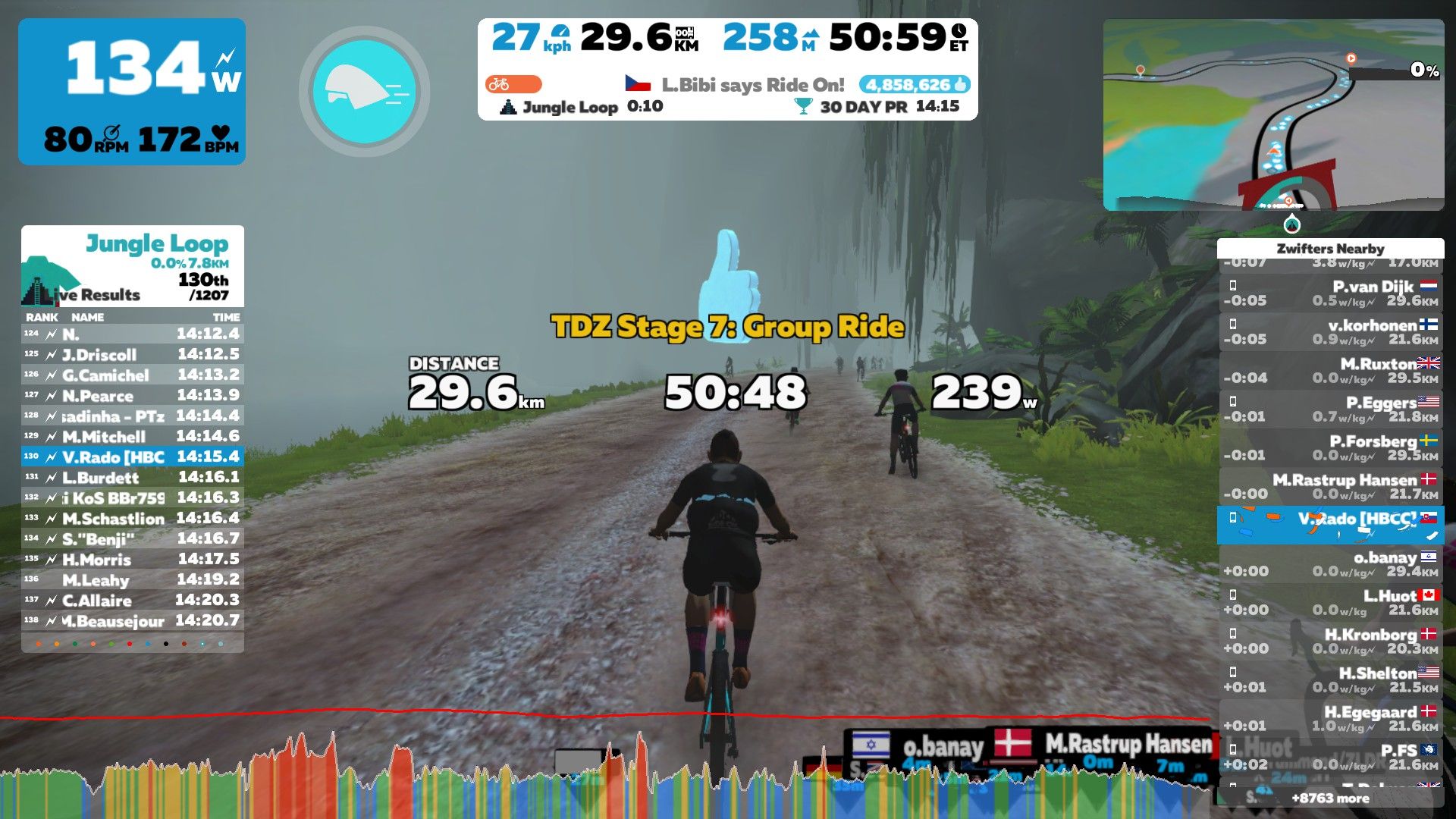The height and width of the screenshot is (819, 1456).
Task: Open the Jungle Loop live results header
Action: coord(133,265)
